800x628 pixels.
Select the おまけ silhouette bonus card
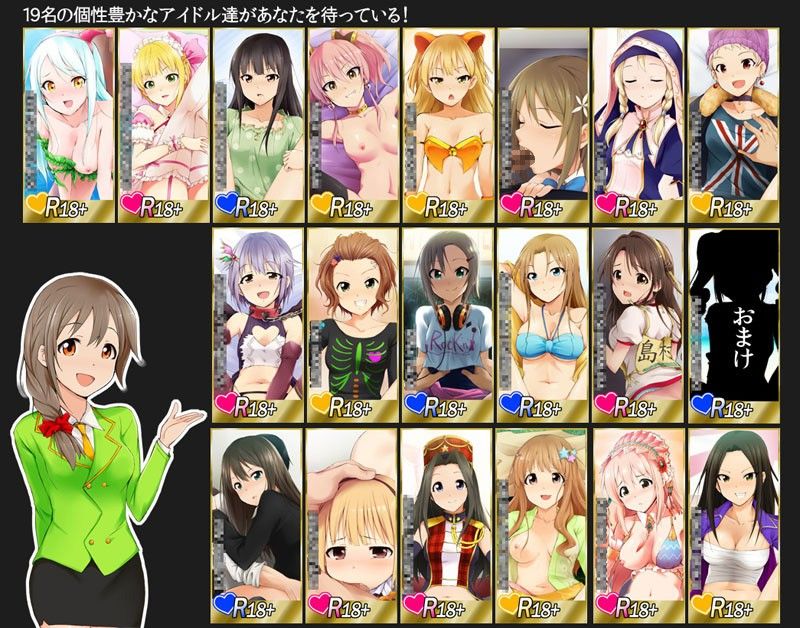[x=733, y=322]
